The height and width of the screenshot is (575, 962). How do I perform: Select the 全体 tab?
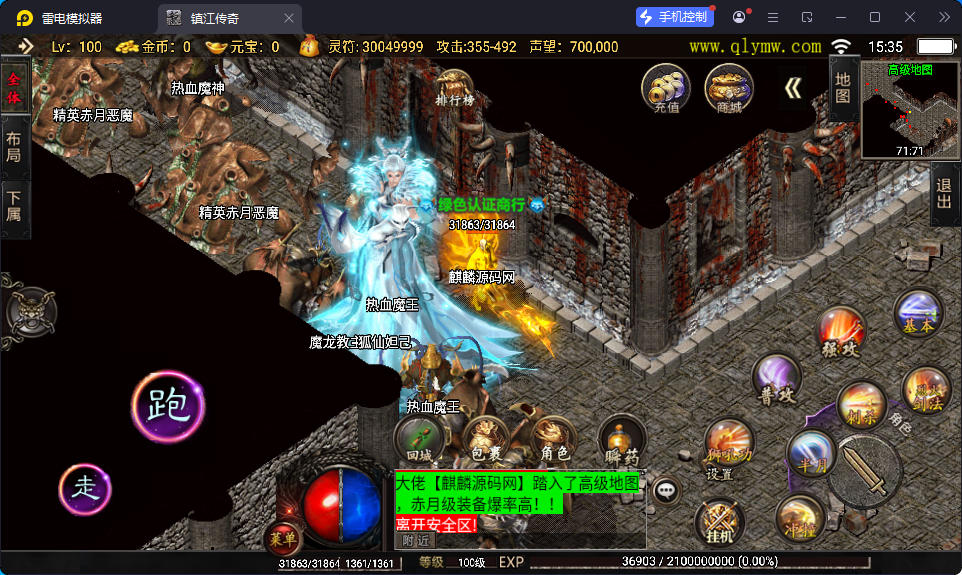tap(14, 88)
